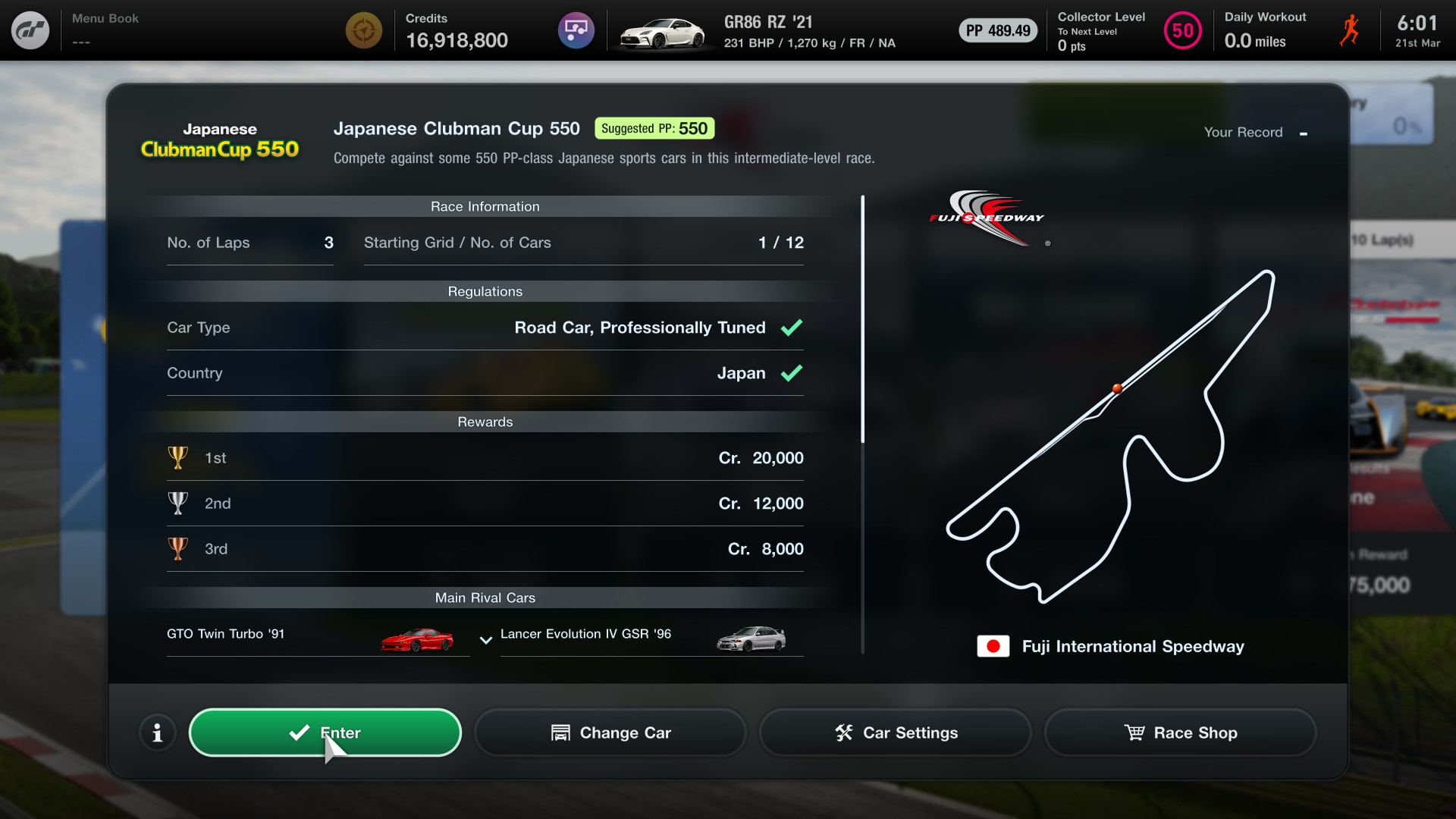Click the info icon beside the Enter button
This screenshot has height=819, width=1456.
pyautogui.click(x=157, y=733)
